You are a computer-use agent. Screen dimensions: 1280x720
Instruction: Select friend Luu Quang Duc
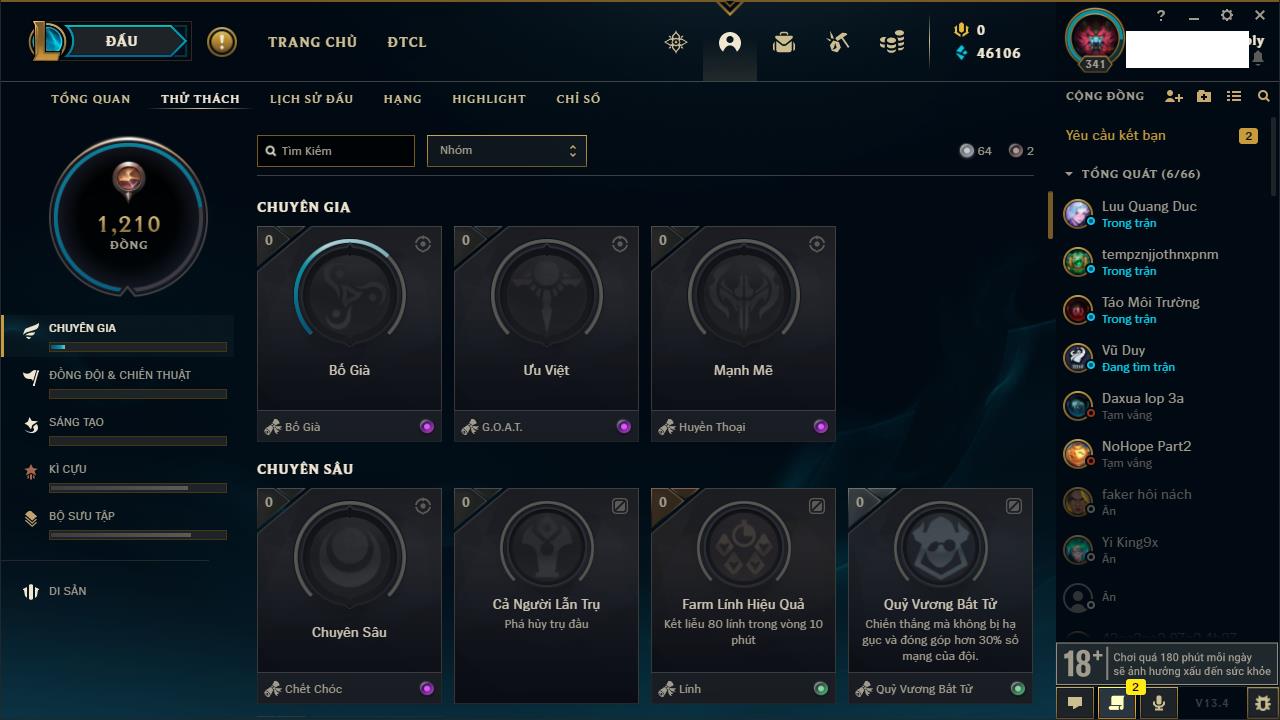1149,214
